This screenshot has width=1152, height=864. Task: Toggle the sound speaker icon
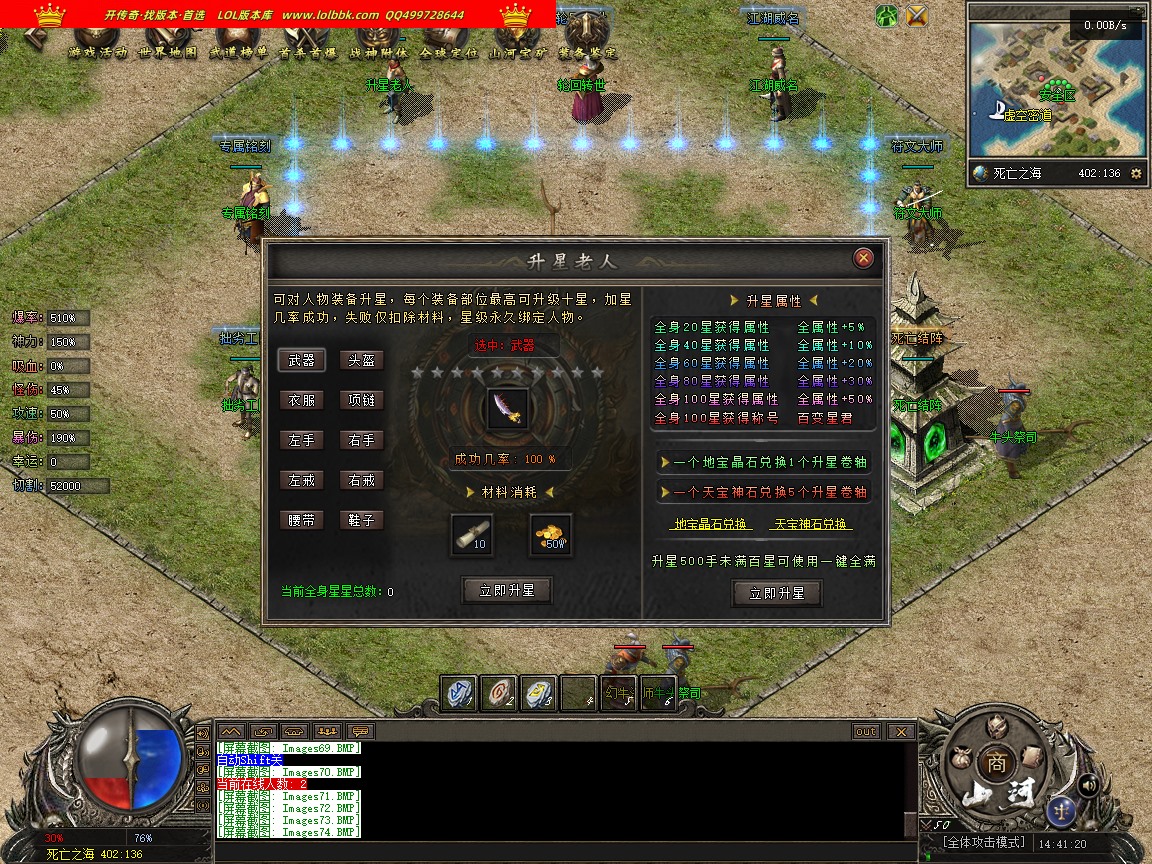tap(1089, 785)
